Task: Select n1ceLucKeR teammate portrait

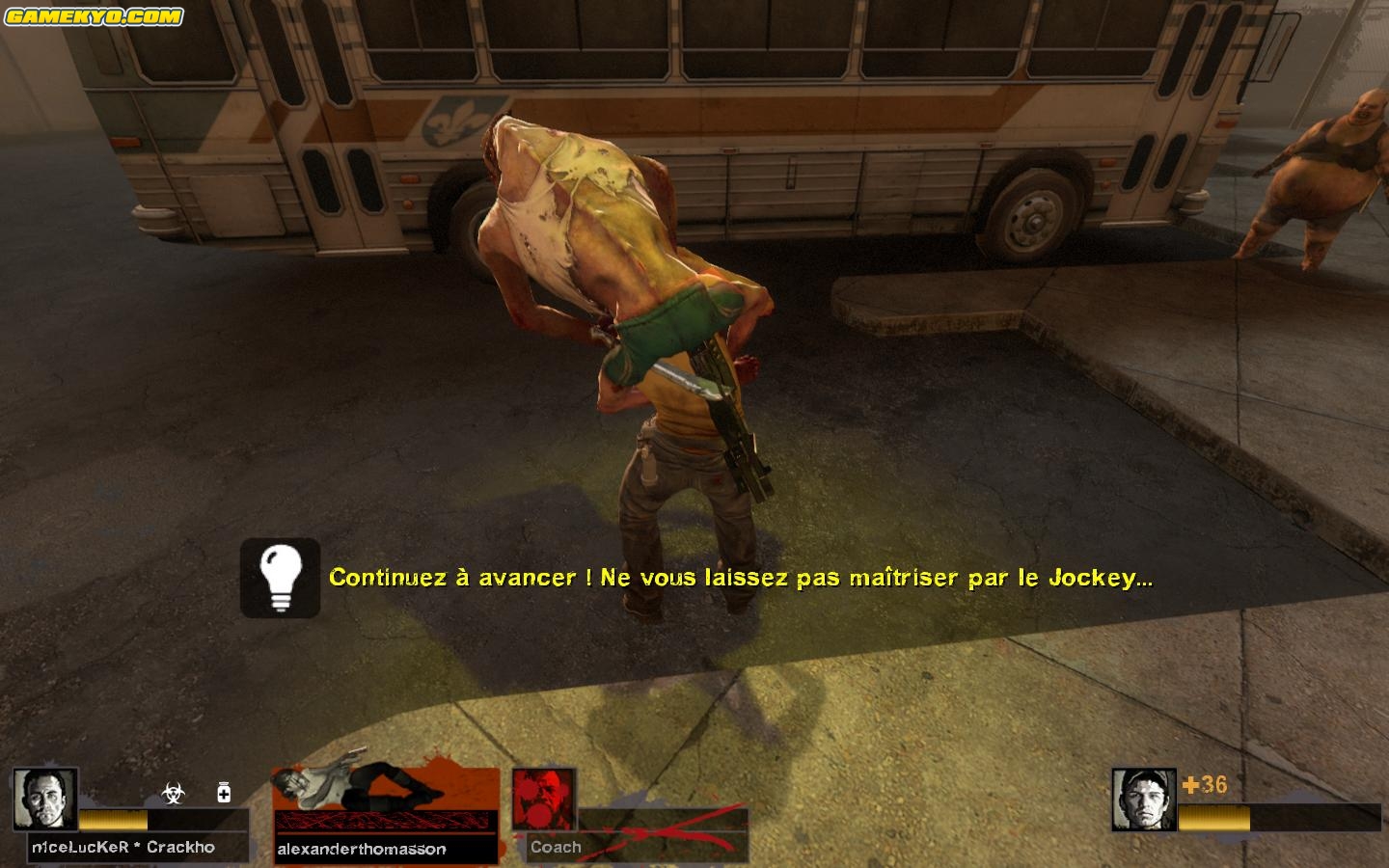Action: coord(45,800)
